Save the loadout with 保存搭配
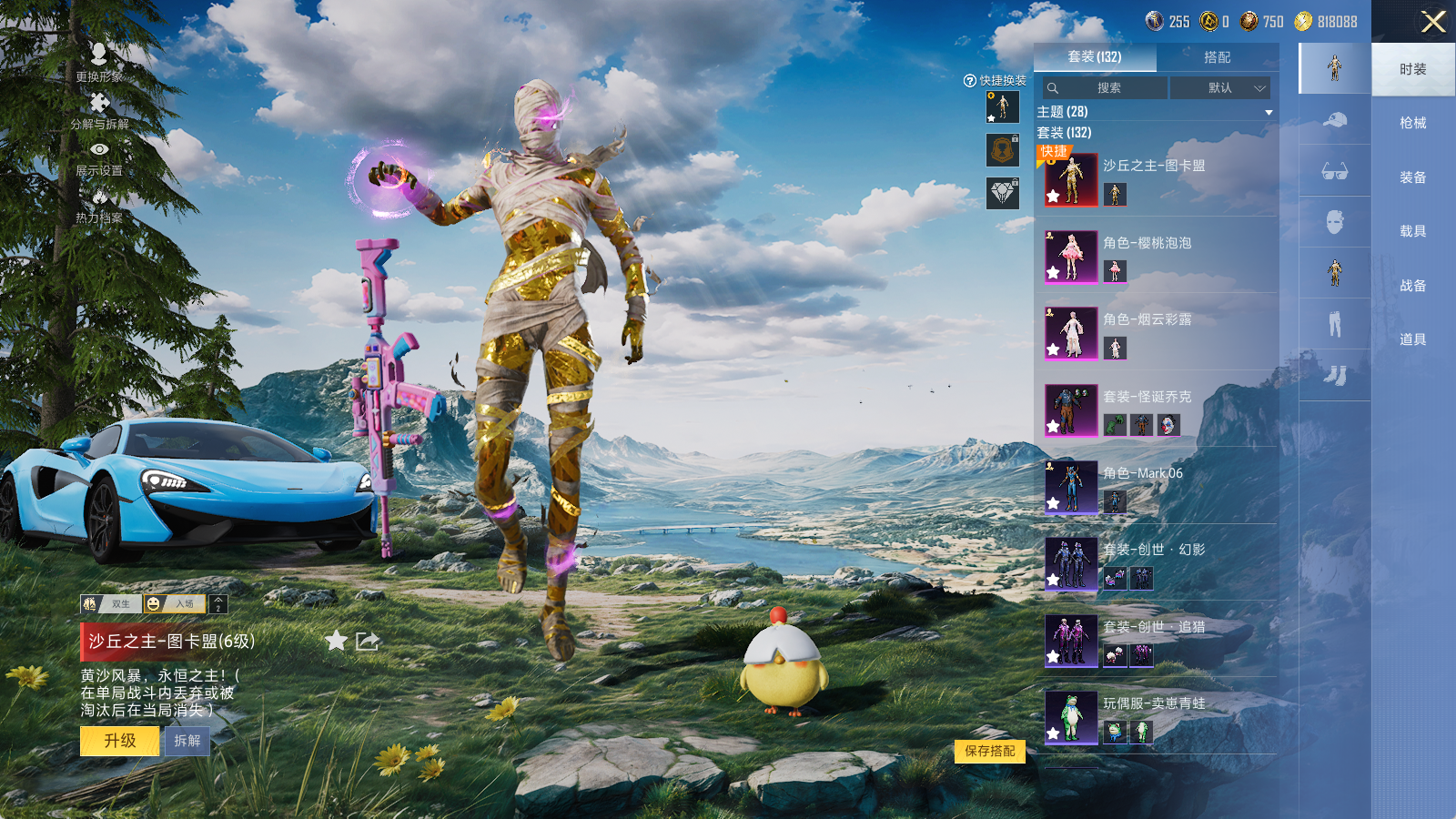 click(x=990, y=751)
